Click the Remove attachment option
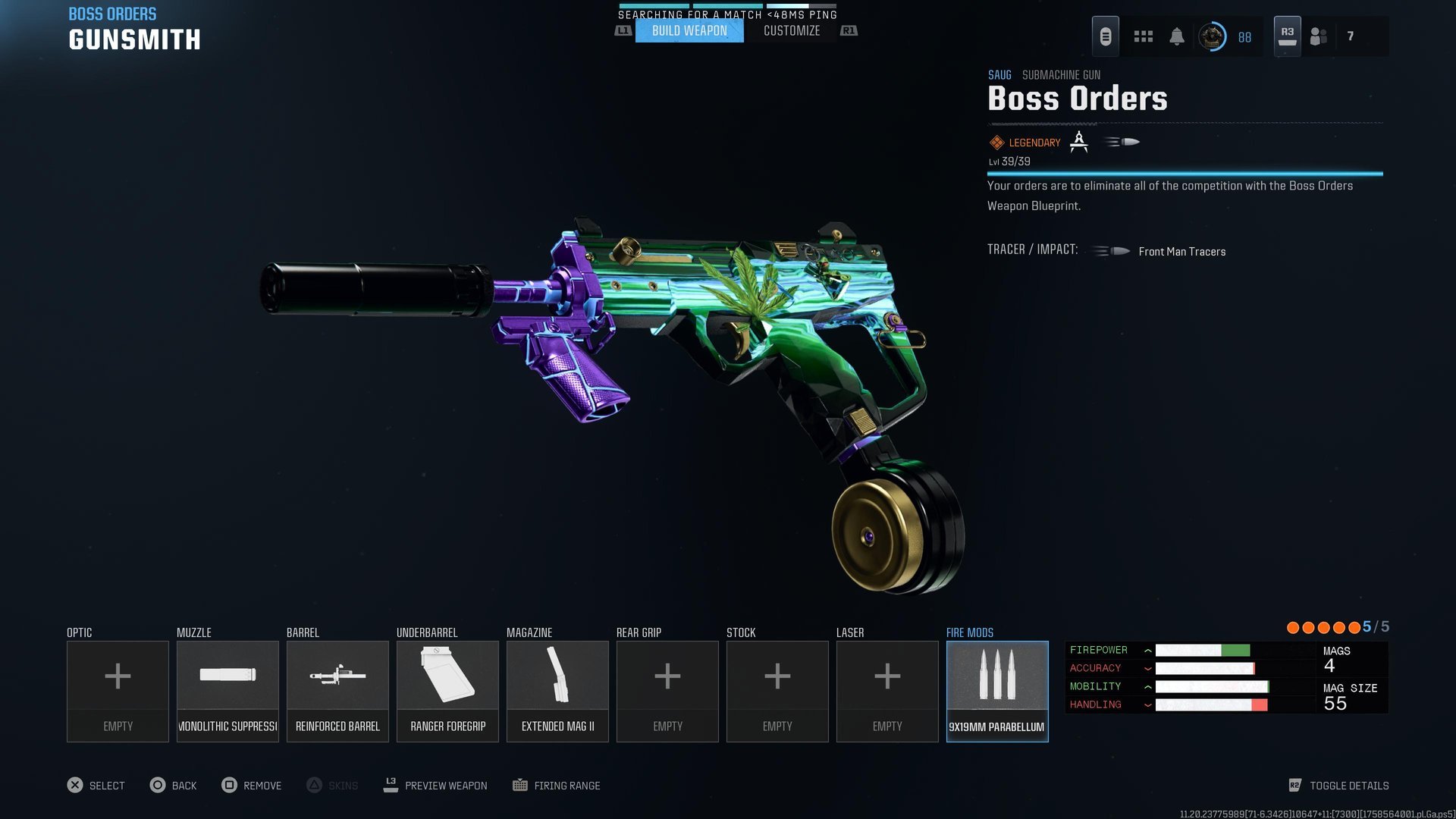Screen dimensions: 1456x819 (252, 786)
